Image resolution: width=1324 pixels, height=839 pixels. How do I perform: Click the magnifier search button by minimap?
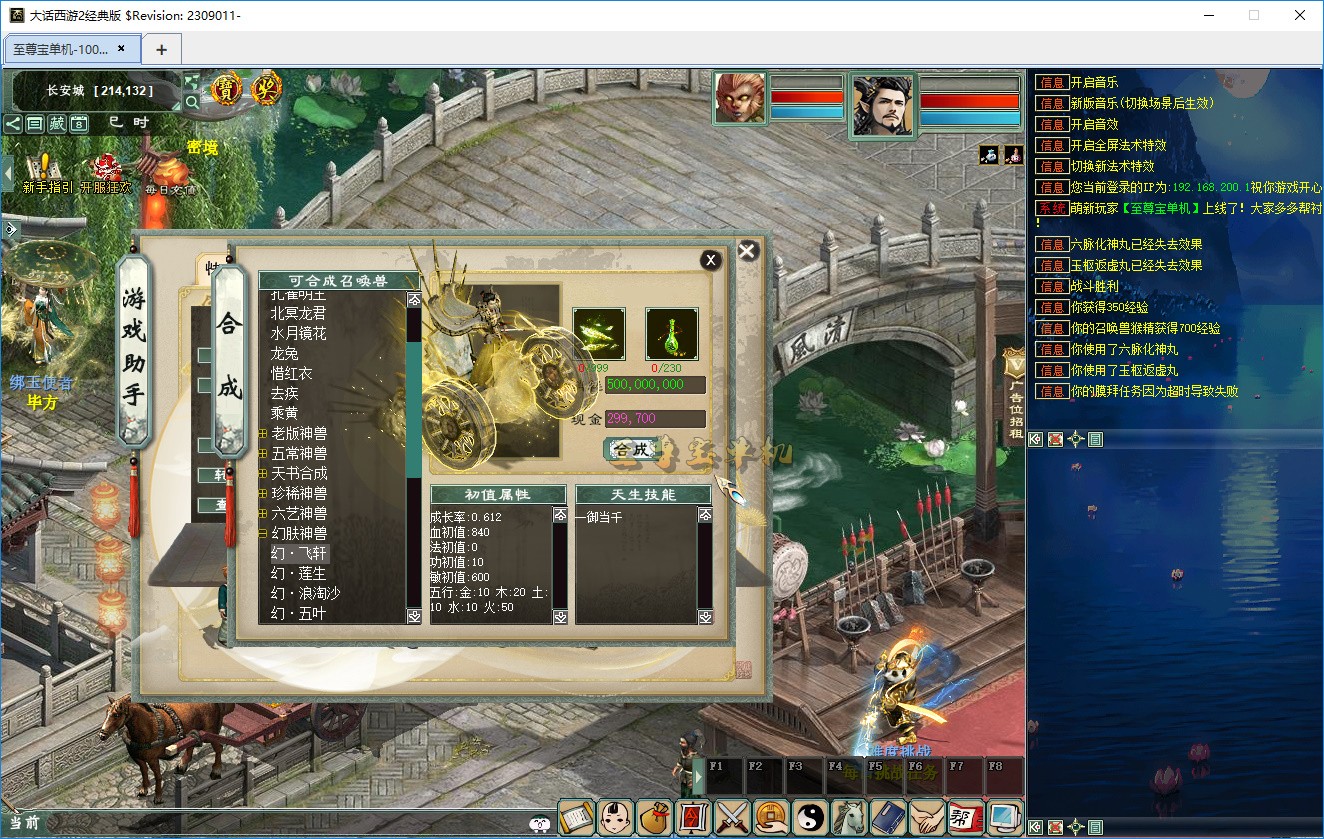tap(192, 102)
